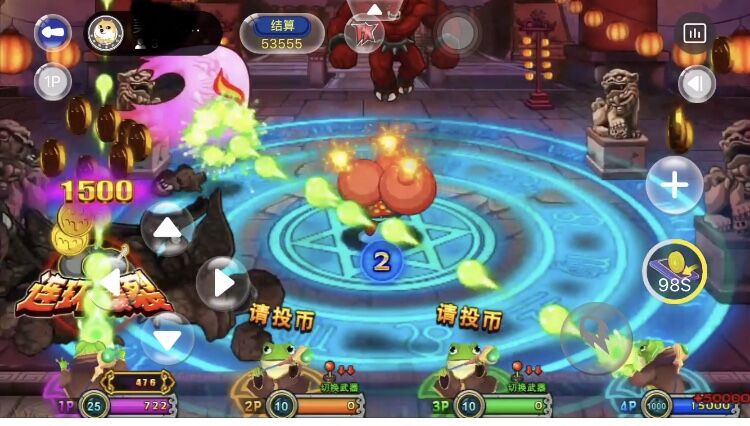Tap the round plus bubble button

[674, 185]
